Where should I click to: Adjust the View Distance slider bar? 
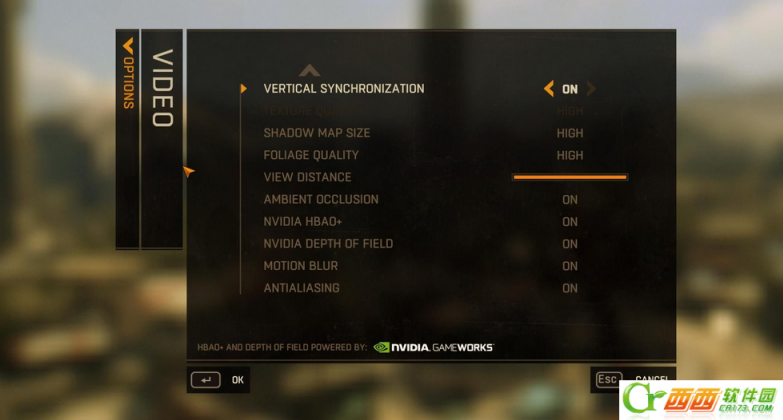[569, 177]
